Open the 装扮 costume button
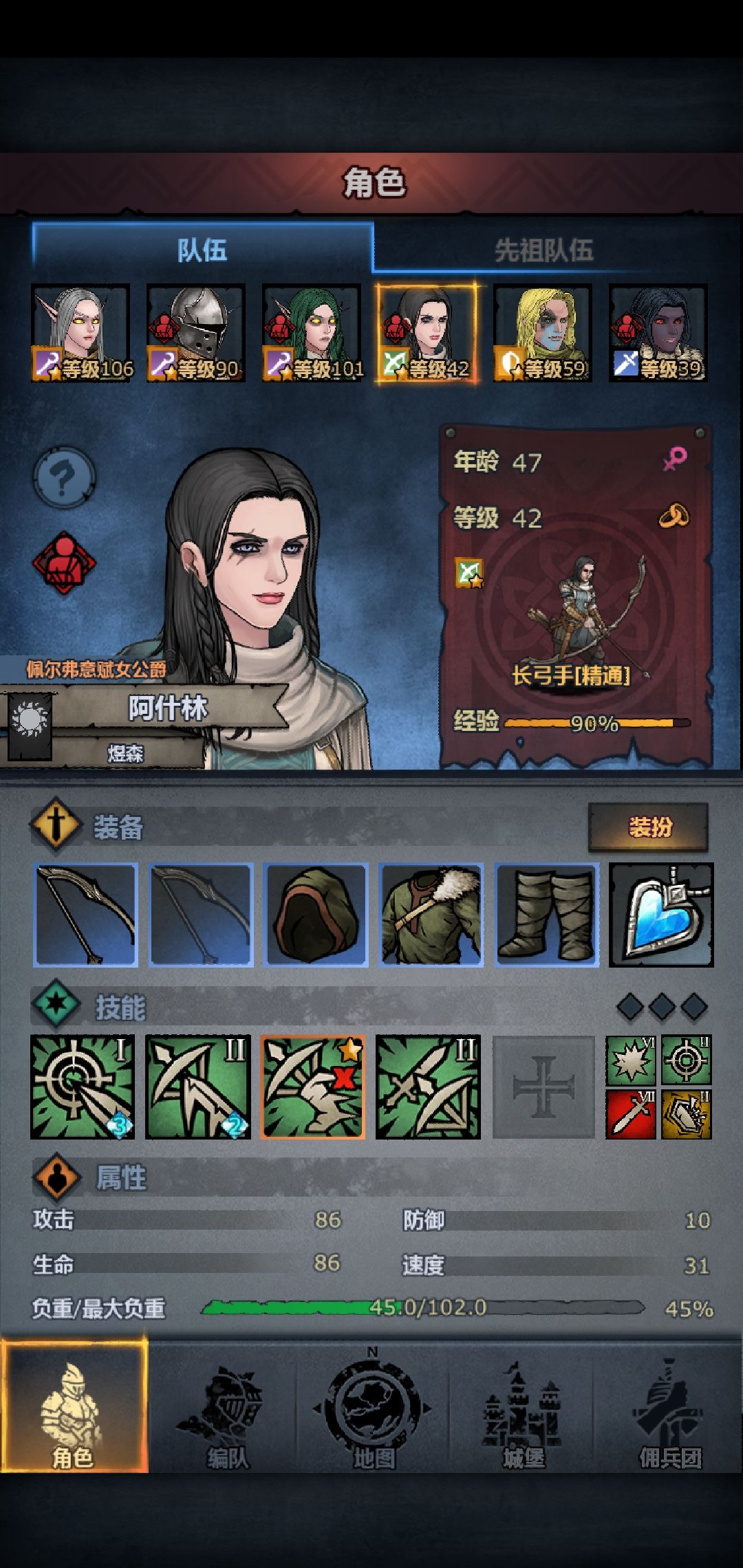Image resolution: width=743 pixels, height=1568 pixels. click(648, 827)
